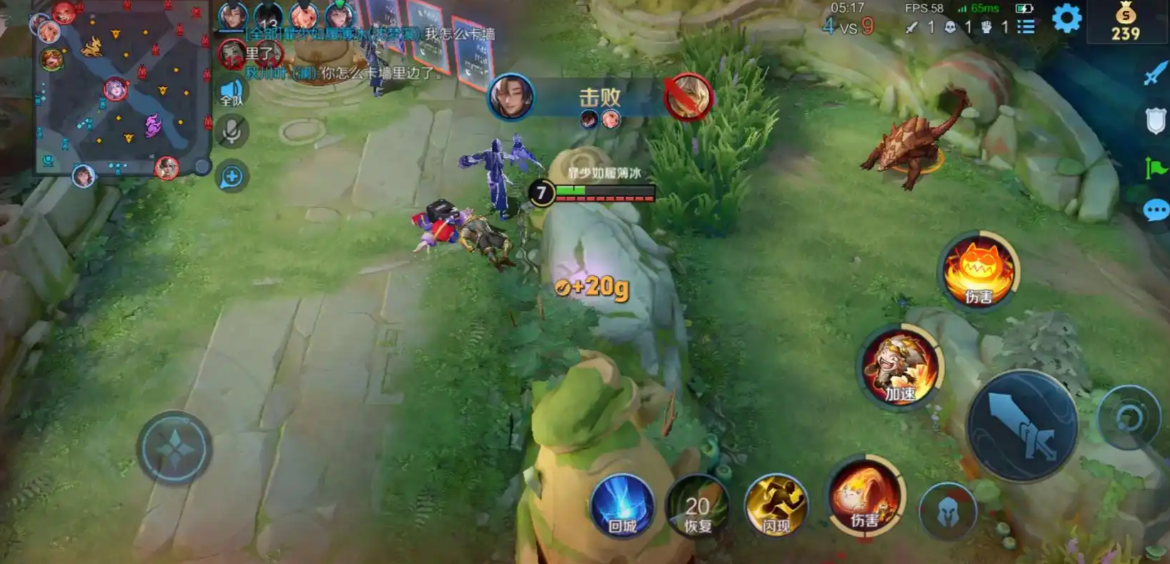Activate the 恢复 restore skill
The height and width of the screenshot is (564, 1170).
tap(697, 506)
